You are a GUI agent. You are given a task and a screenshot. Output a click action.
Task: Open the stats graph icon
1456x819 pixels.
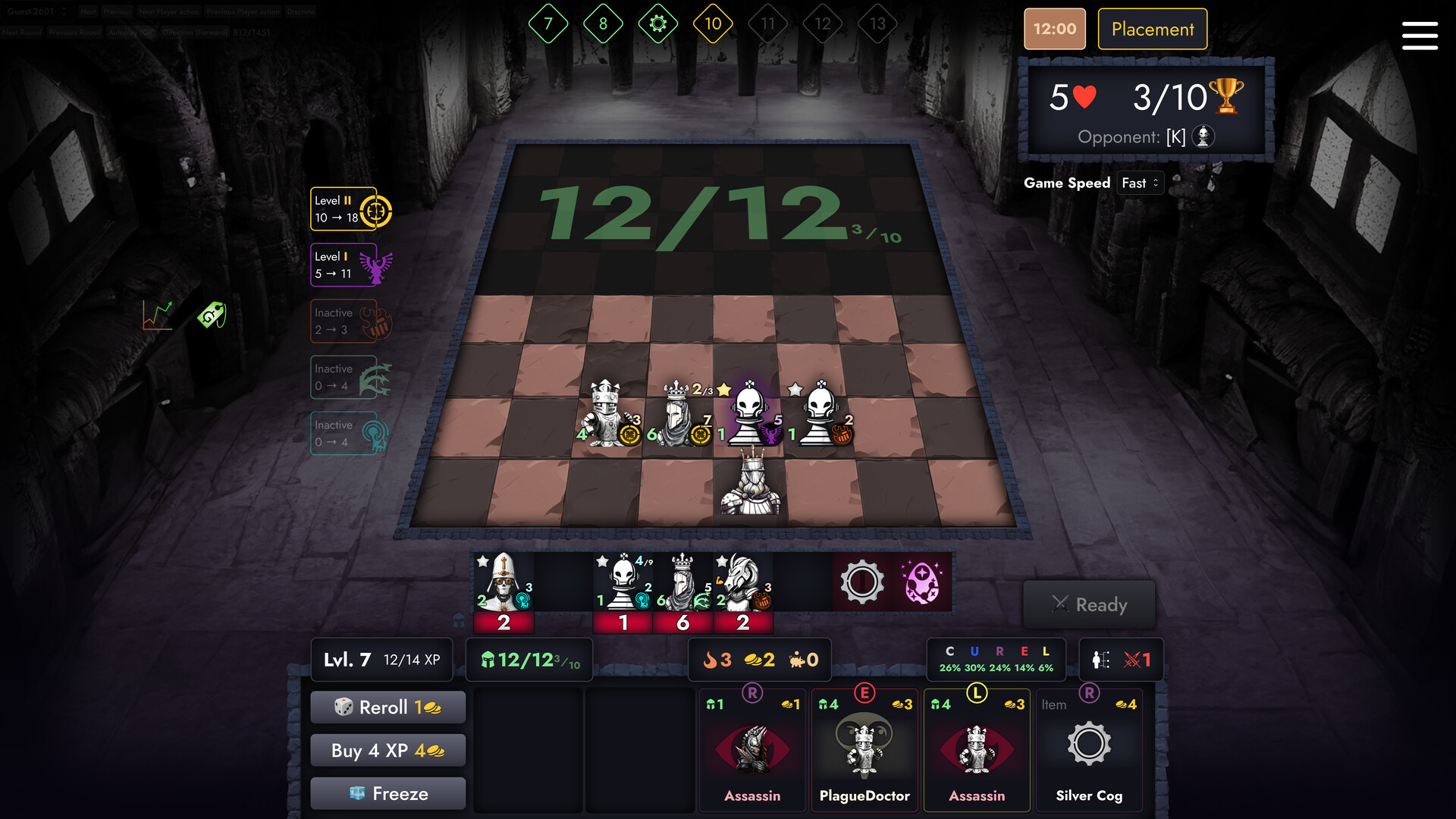point(157,316)
